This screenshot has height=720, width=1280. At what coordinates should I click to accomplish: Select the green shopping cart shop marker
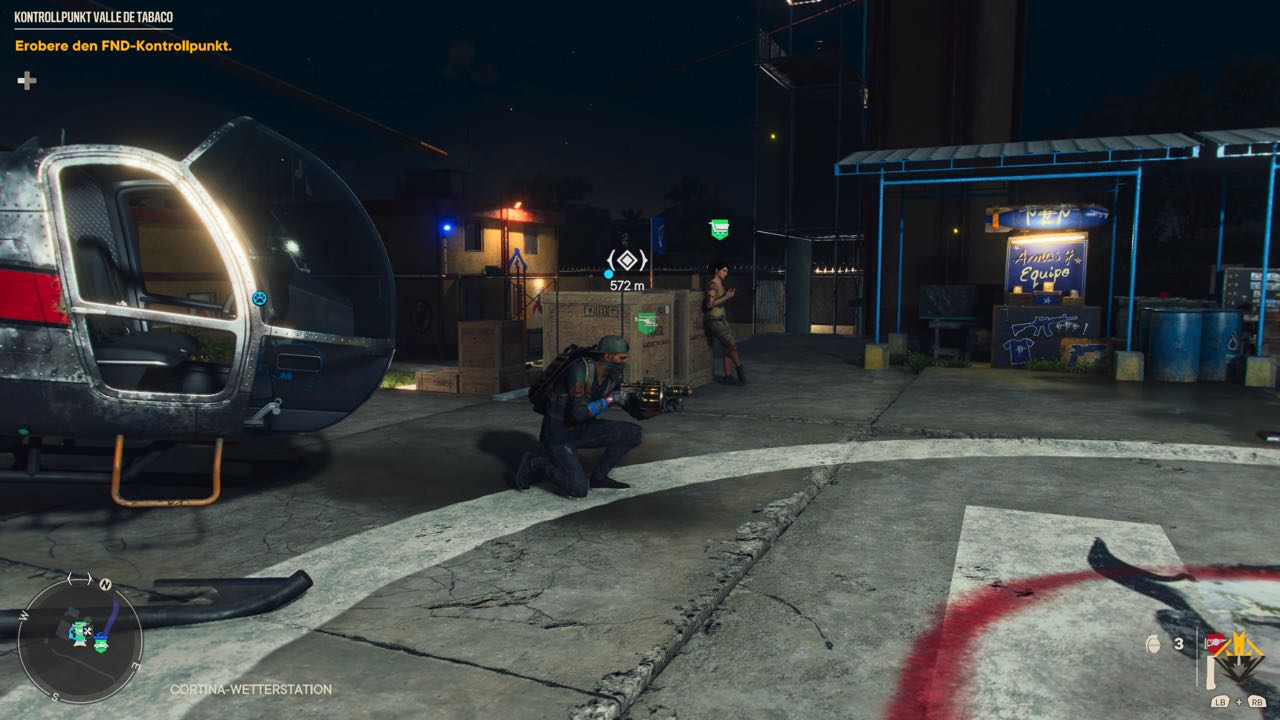click(719, 229)
